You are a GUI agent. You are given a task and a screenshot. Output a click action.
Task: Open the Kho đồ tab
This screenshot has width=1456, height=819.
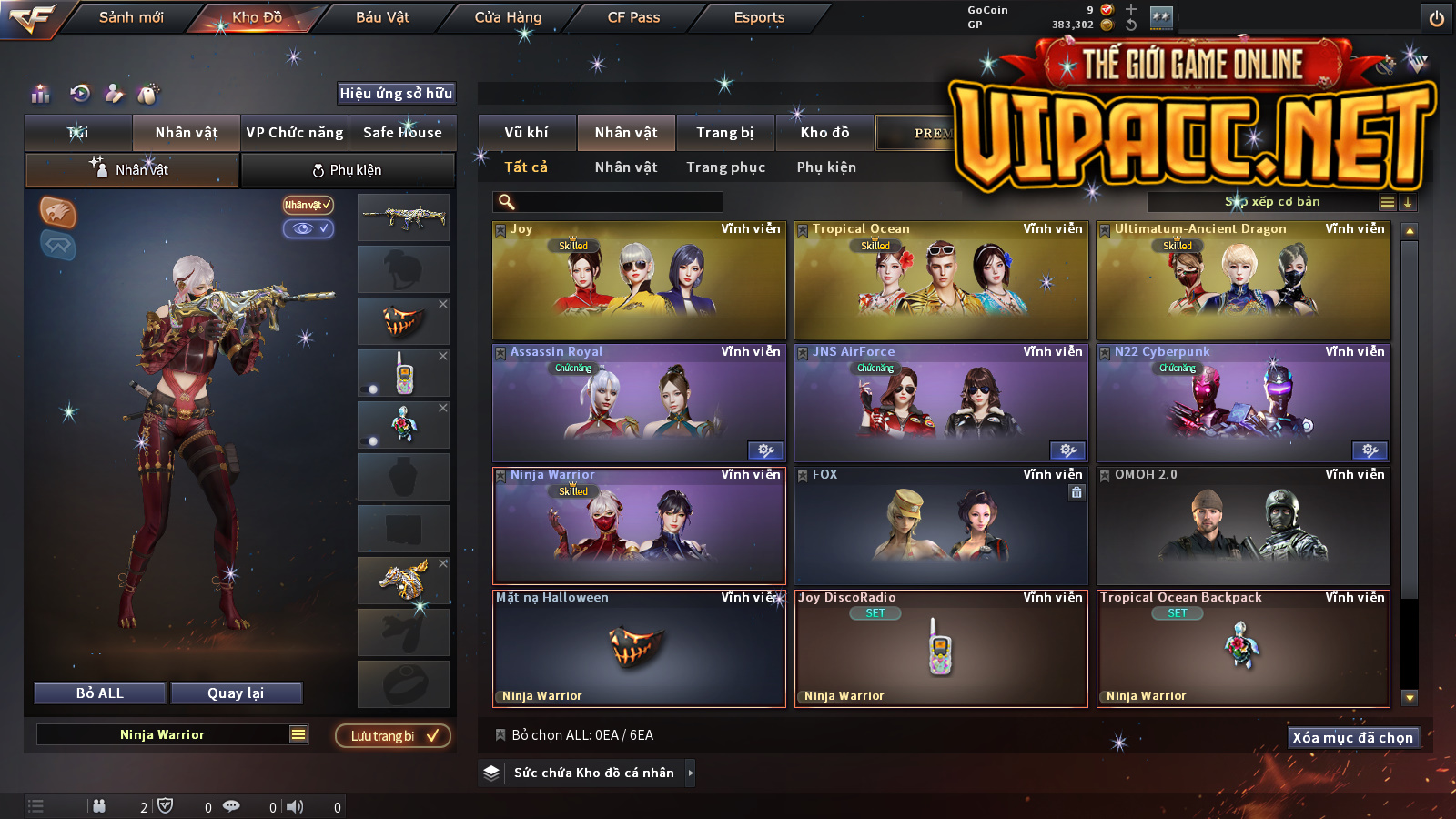824,133
